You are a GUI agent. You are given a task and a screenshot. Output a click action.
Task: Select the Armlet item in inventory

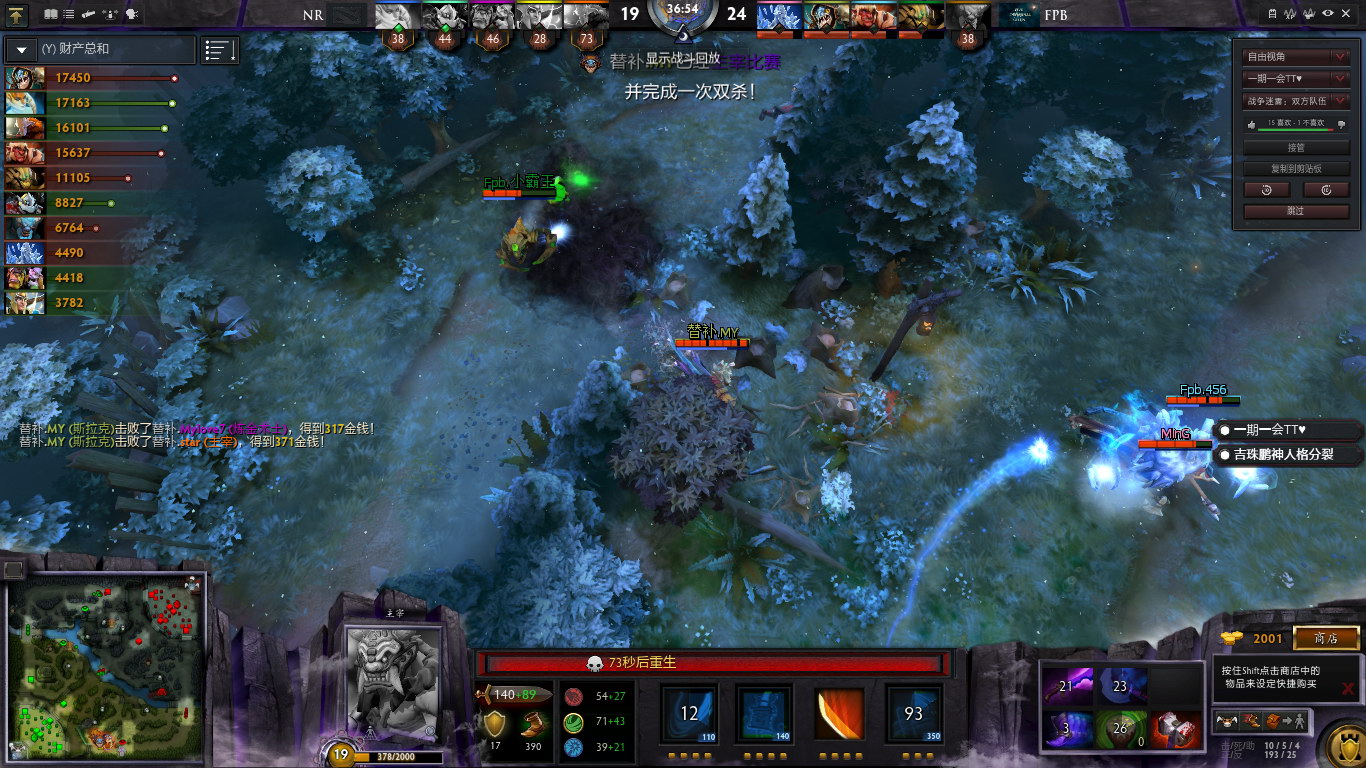click(x=1176, y=729)
